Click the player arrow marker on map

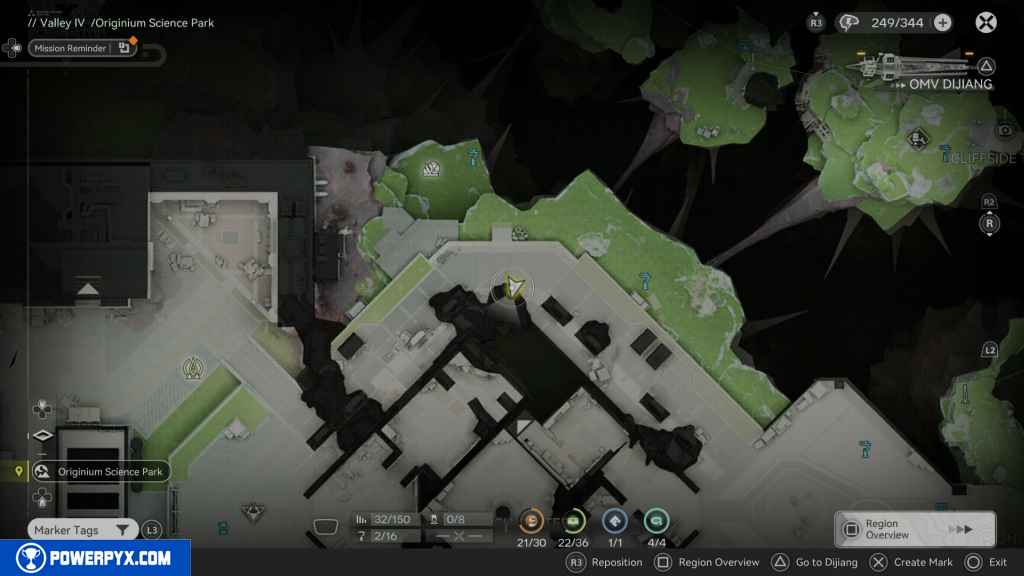(x=514, y=288)
